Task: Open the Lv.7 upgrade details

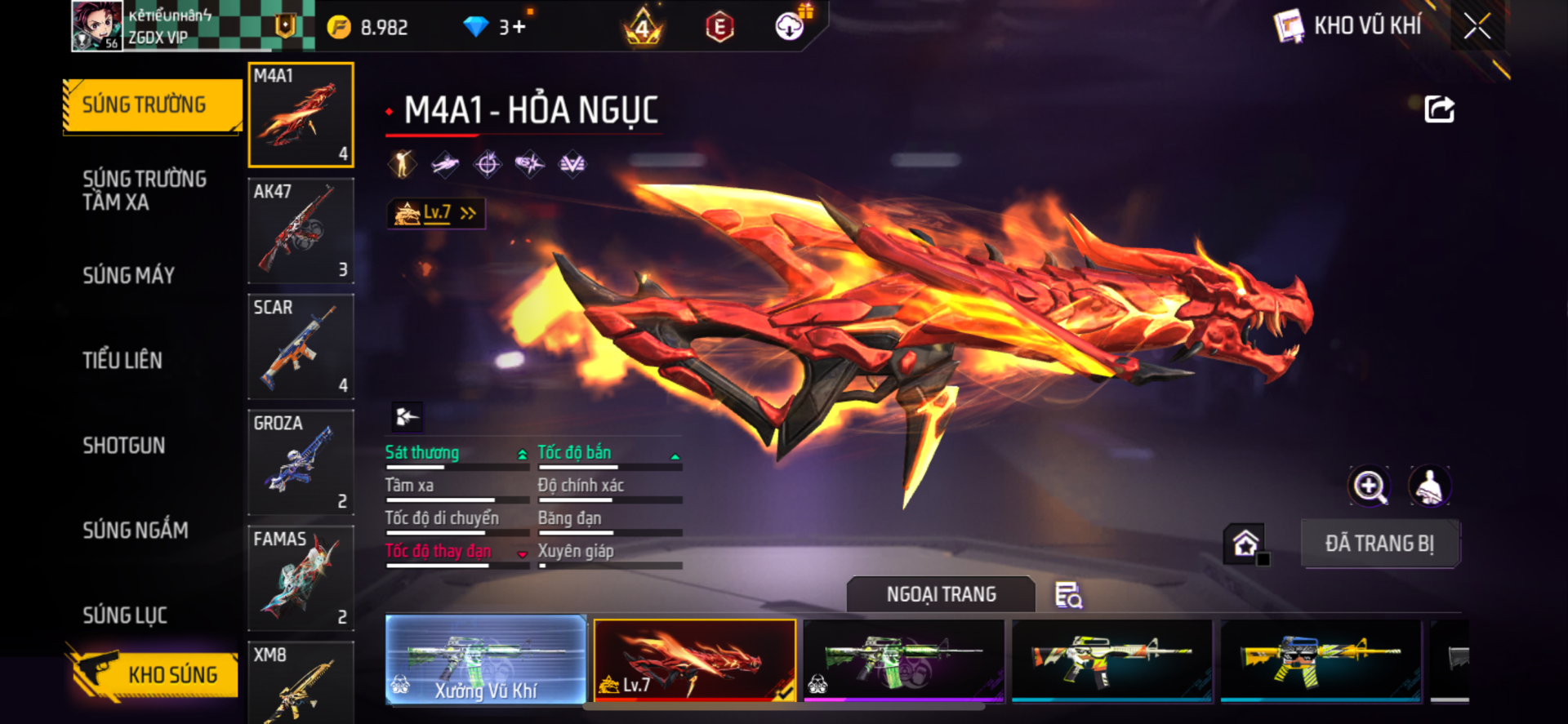Action: [x=436, y=214]
